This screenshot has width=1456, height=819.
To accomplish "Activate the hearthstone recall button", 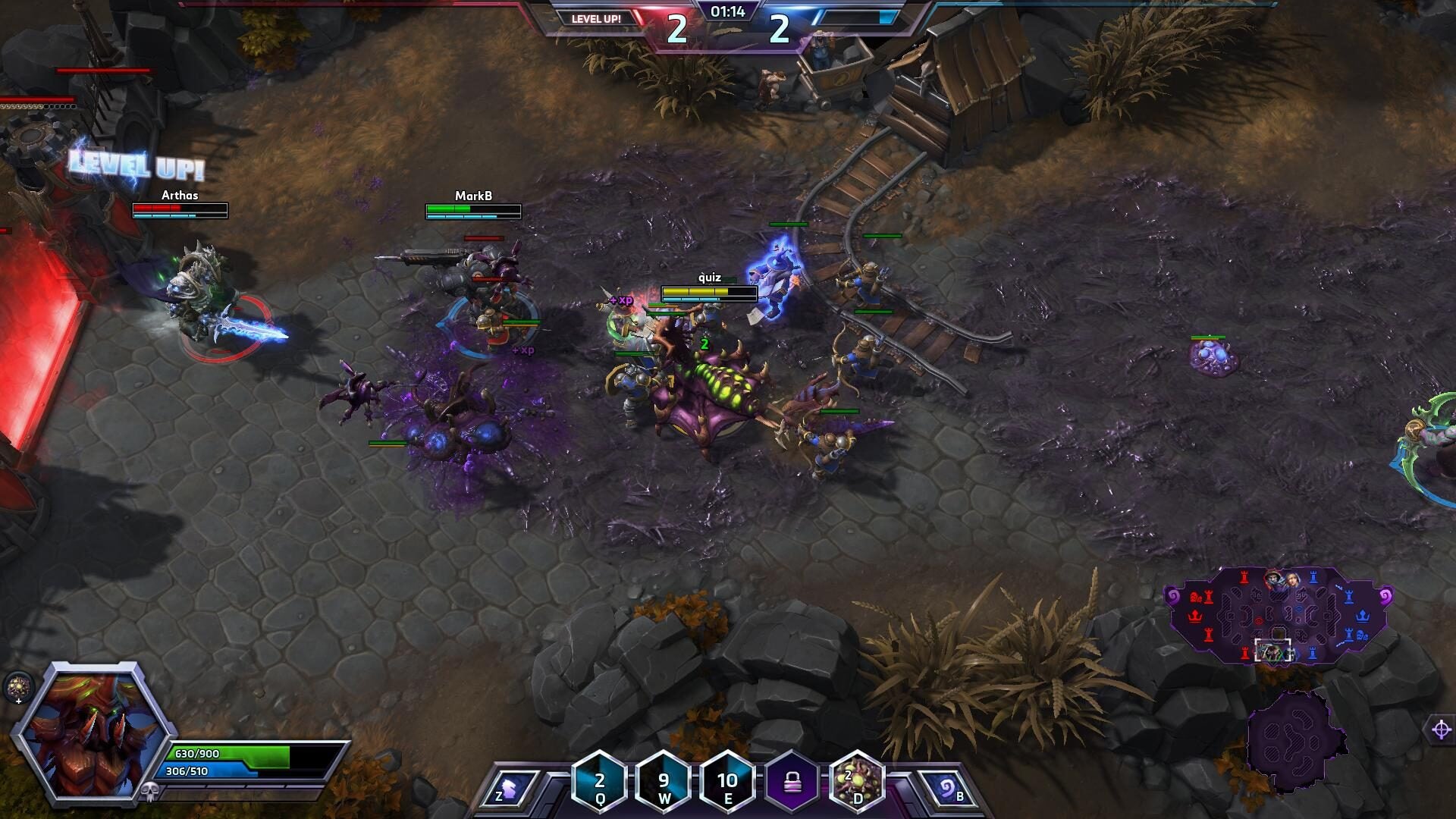I will pos(946,789).
